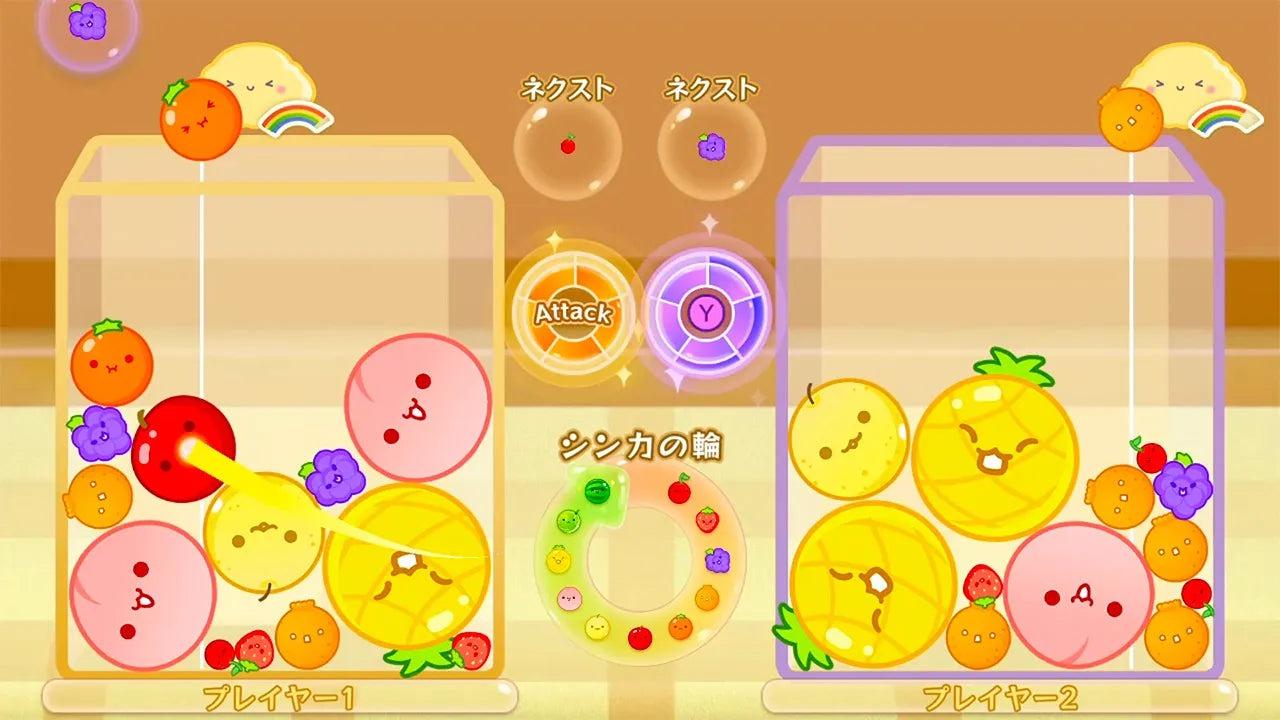Select the strawberry icon in the シンカの輪 circle

709,521
